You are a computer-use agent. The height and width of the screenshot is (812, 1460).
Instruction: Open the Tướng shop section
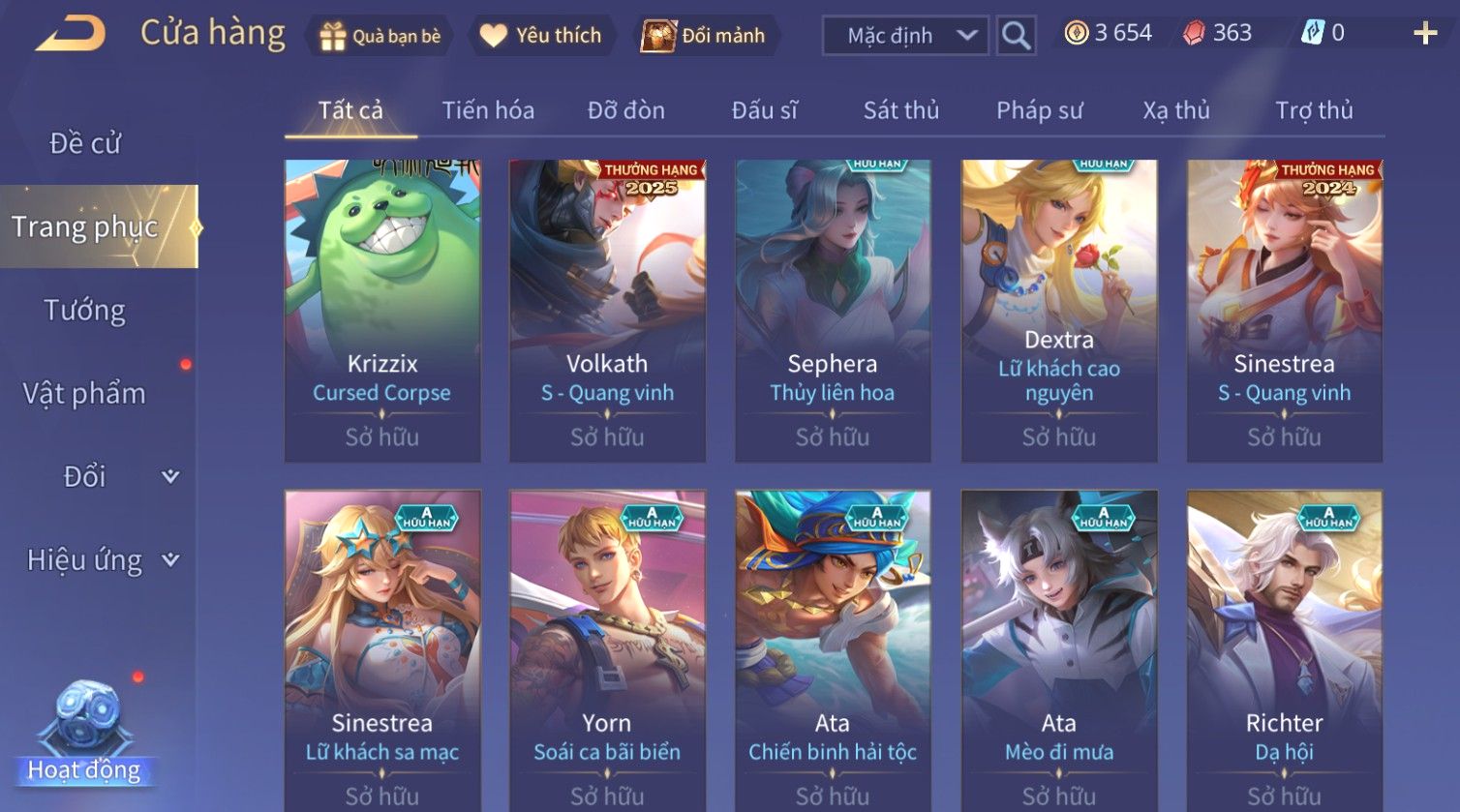point(85,311)
